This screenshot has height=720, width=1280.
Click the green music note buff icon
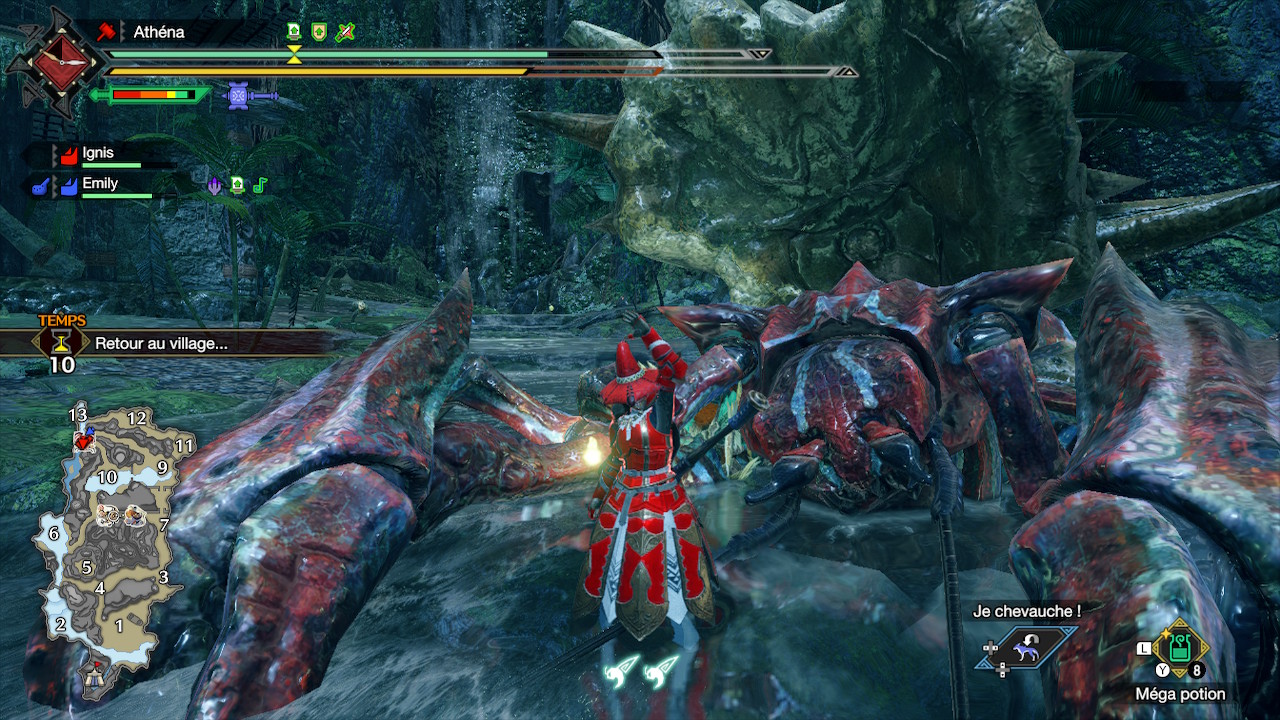click(260, 185)
